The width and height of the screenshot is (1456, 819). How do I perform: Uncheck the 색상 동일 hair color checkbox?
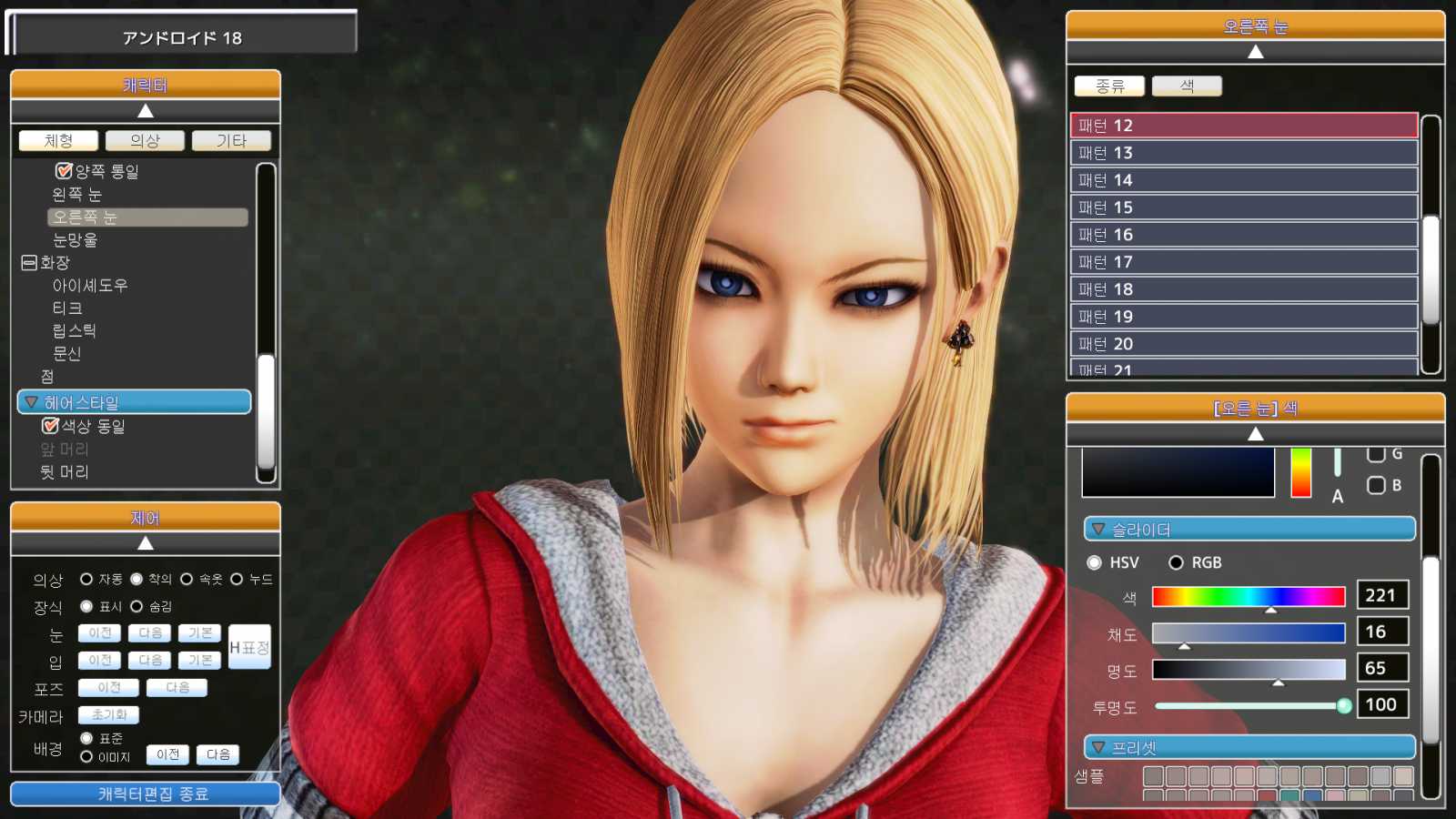pos(50,425)
